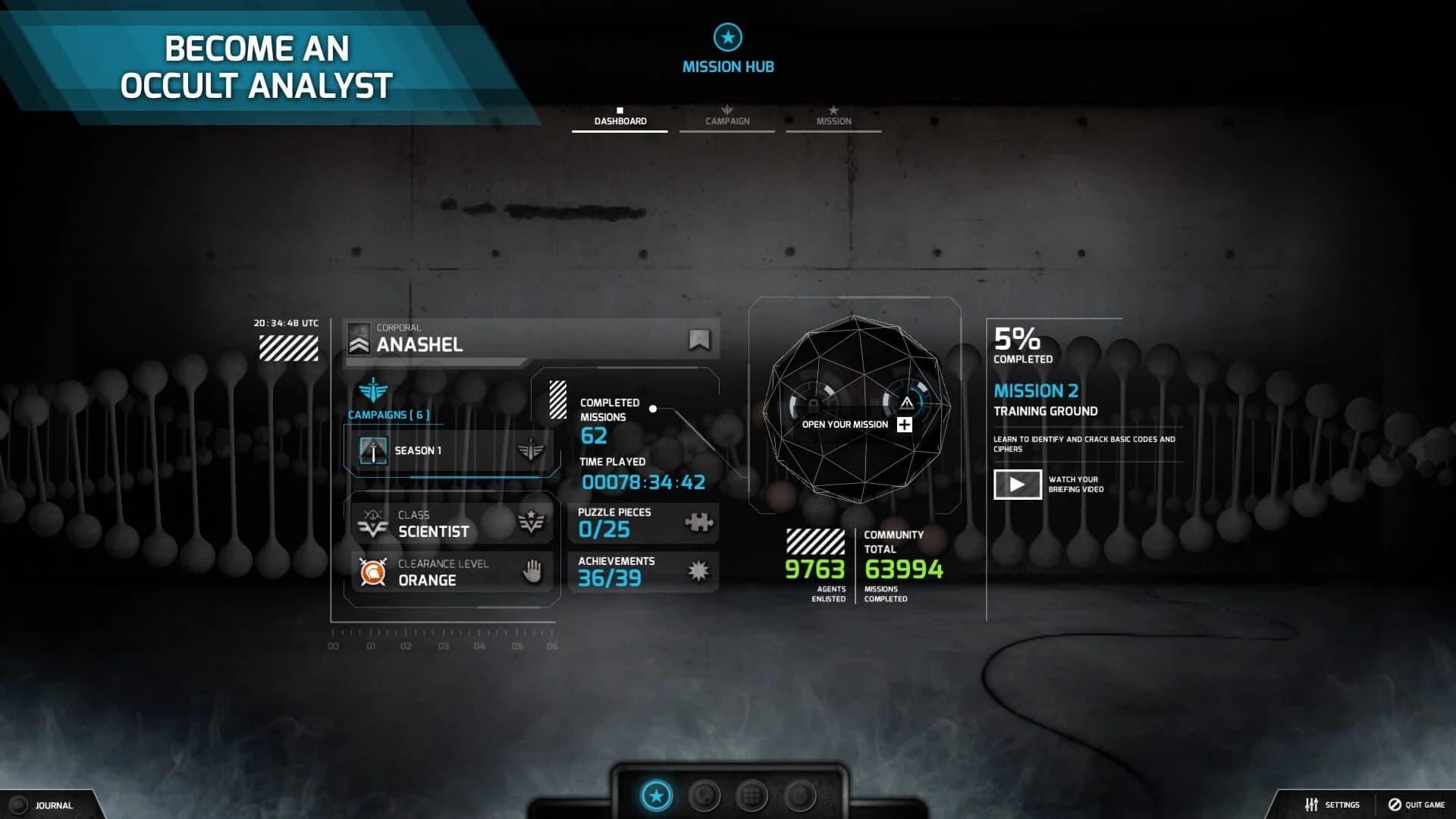Image resolution: width=1456 pixels, height=819 pixels.
Task: Toggle the highlighted star button in bottom dock
Action: [657, 795]
